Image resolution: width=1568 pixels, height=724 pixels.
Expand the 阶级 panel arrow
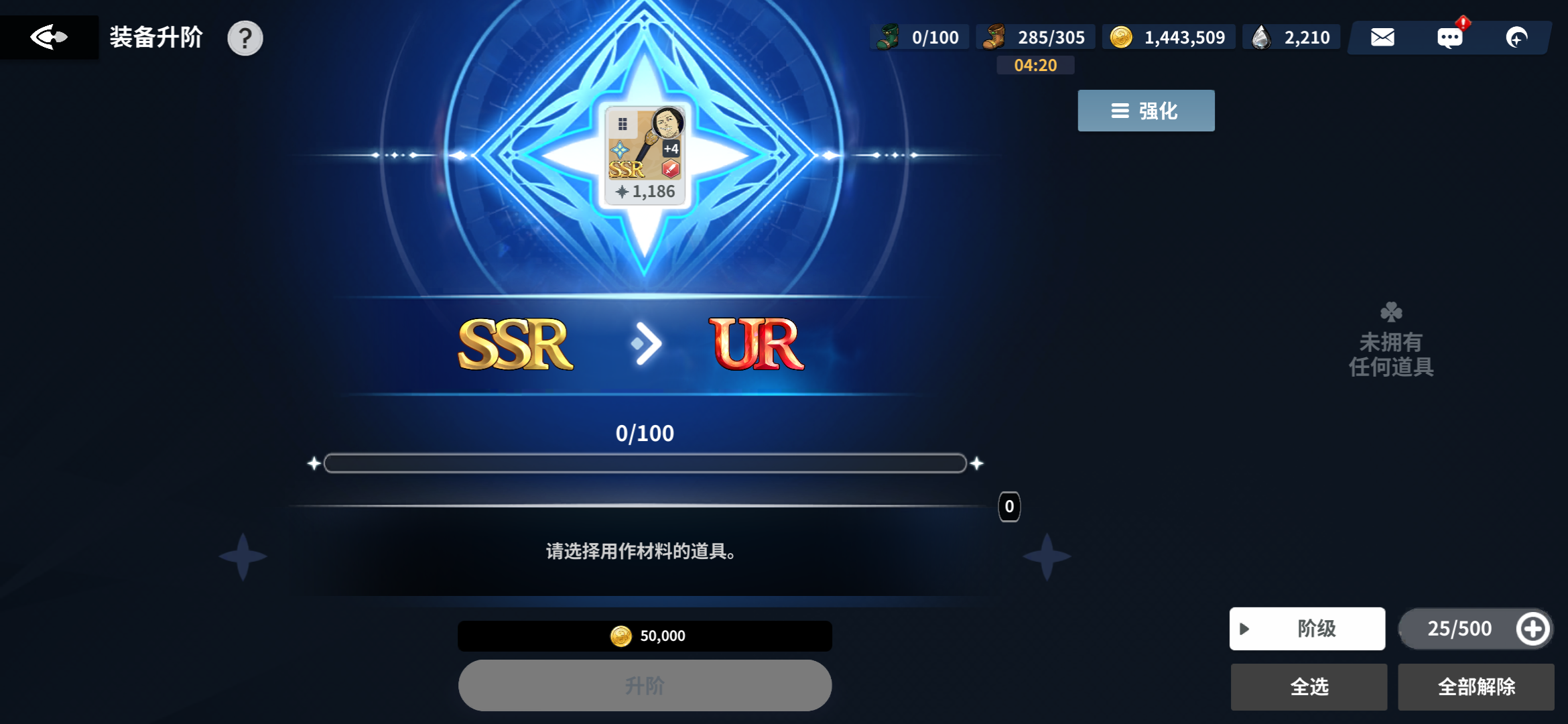point(1244,629)
